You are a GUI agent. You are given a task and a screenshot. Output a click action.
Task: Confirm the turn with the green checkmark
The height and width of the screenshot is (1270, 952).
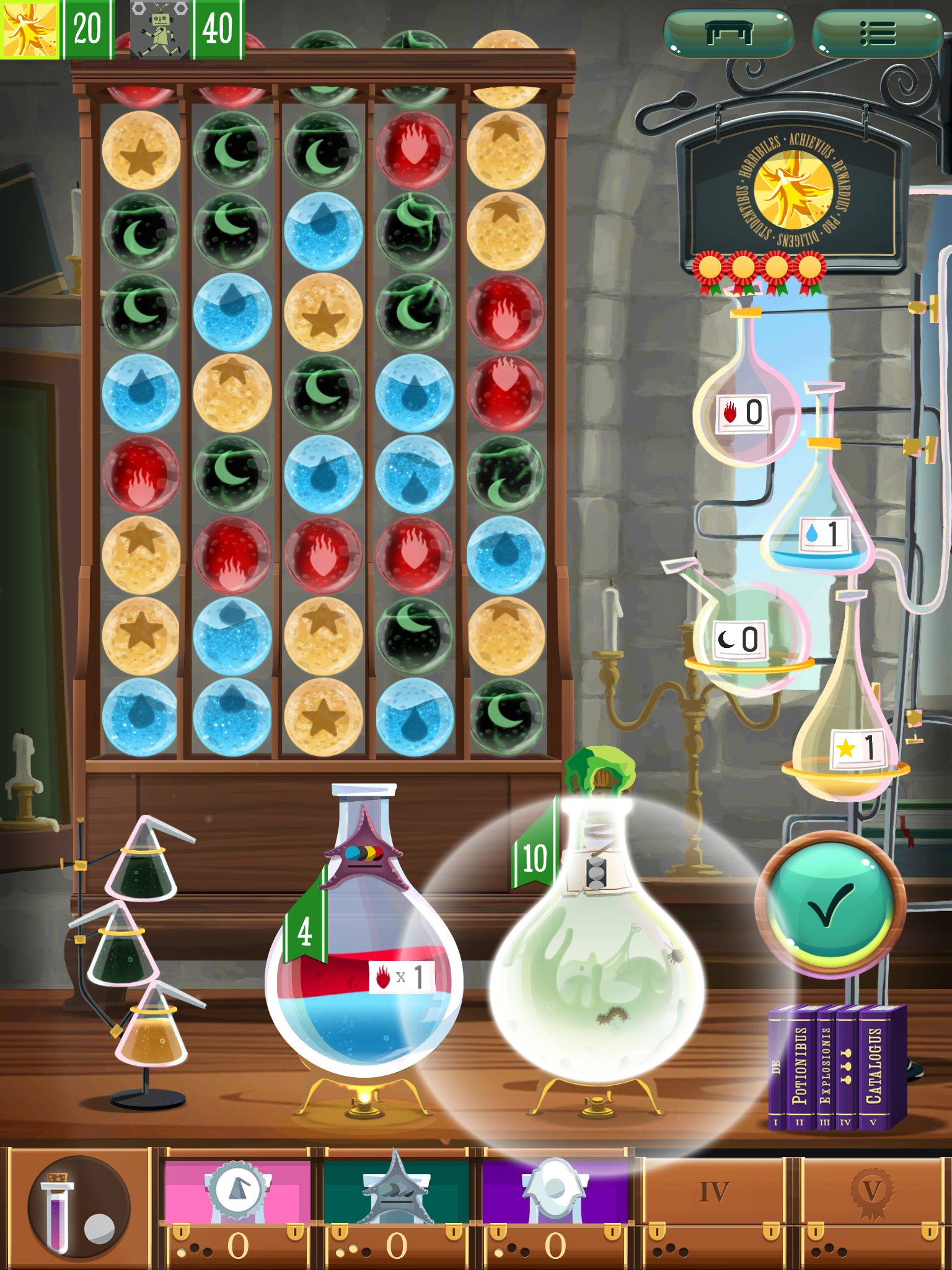(x=831, y=907)
